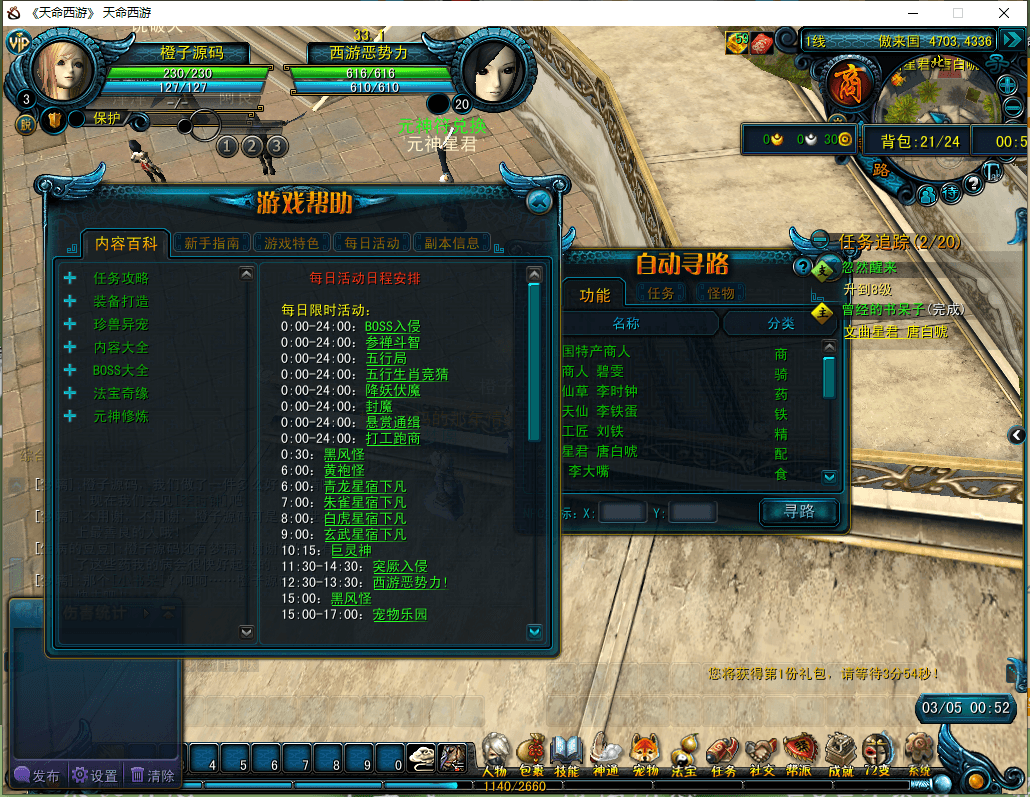
Task: Close the 游戏帮助 help window
Action: click(x=539, y=201)
